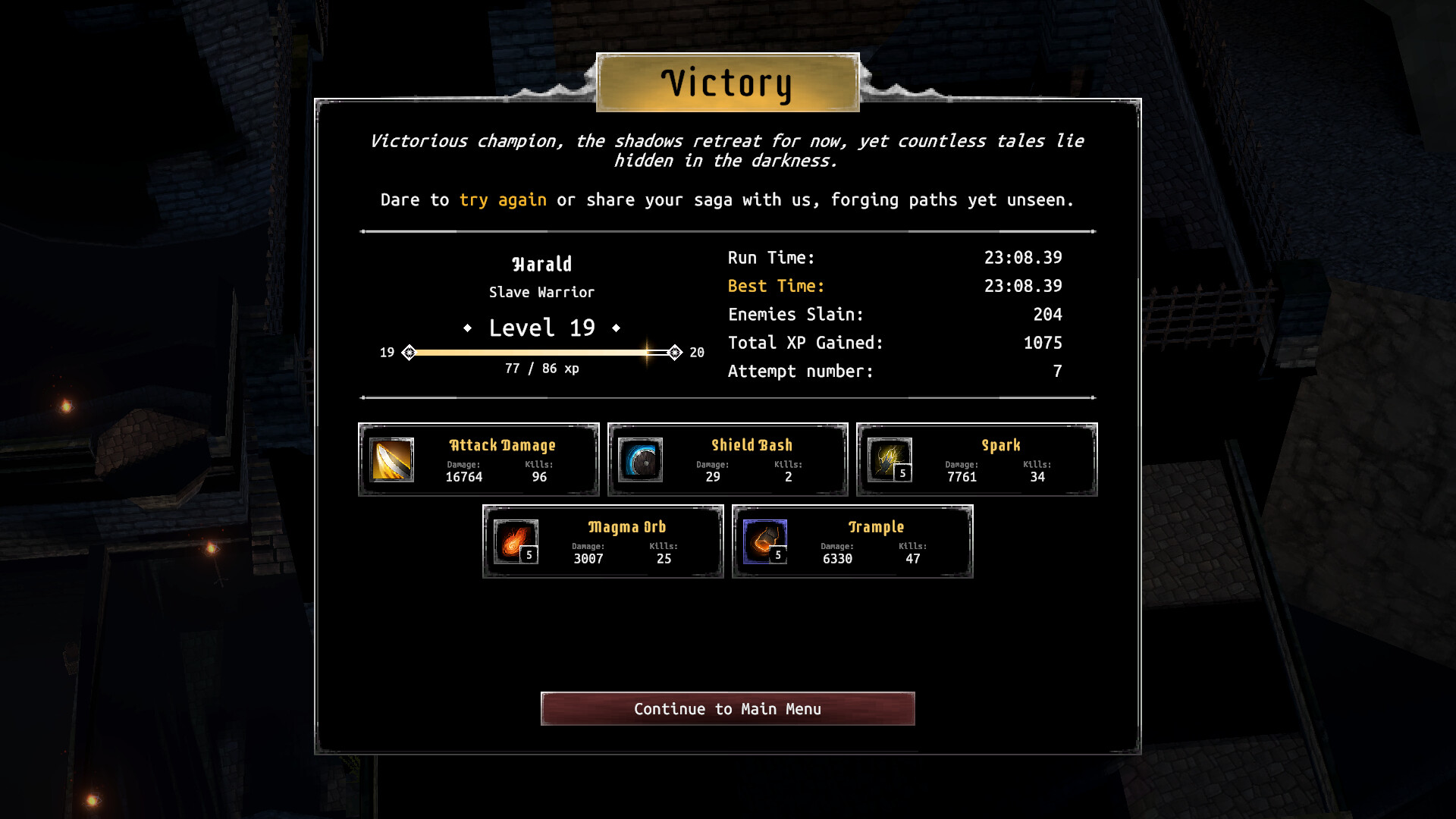Click the level 5 badge on Magma Orb
The width and height of the screenshot is (1456, 819).
(x=529, y=555)
